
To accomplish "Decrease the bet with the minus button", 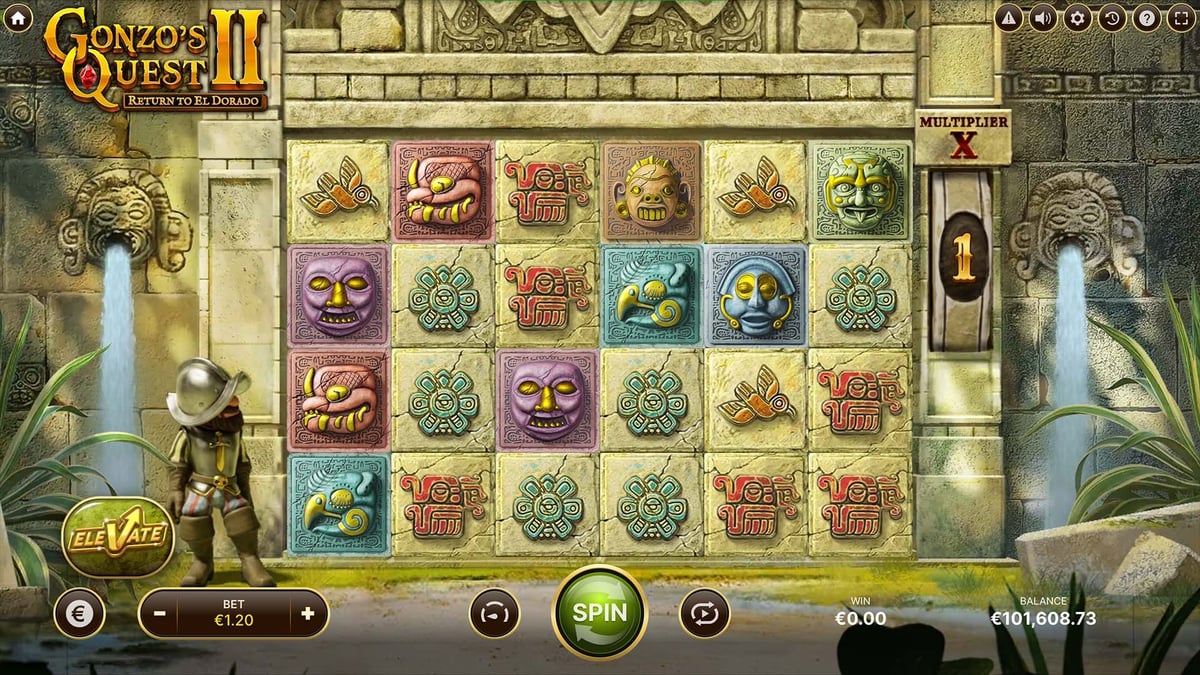I will click(x=160, y=613).
